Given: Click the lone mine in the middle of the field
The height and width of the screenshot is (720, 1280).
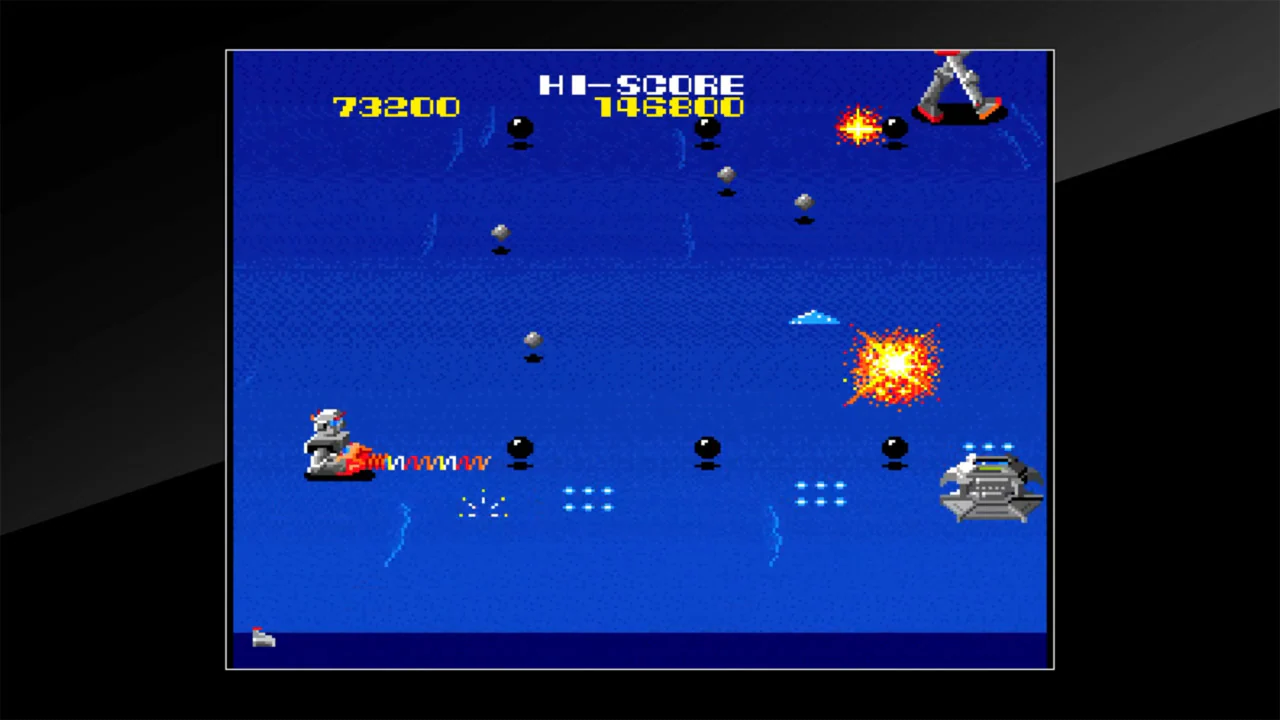Looking at the screenshot, I should 531,341.
